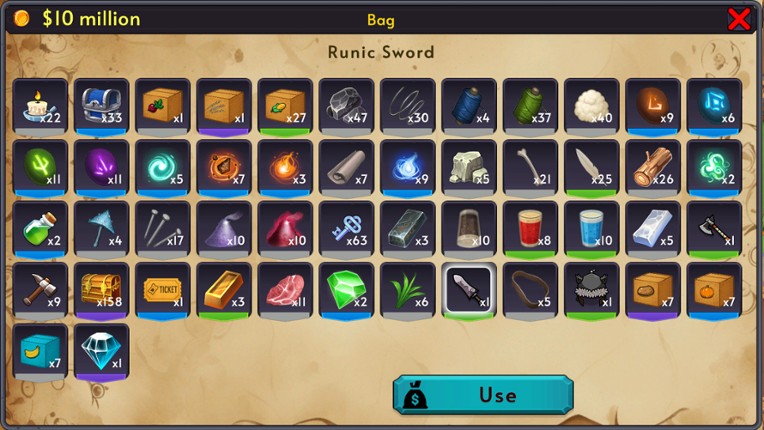
Task: Pick the green potion flask
Action: tap(40, 228)
